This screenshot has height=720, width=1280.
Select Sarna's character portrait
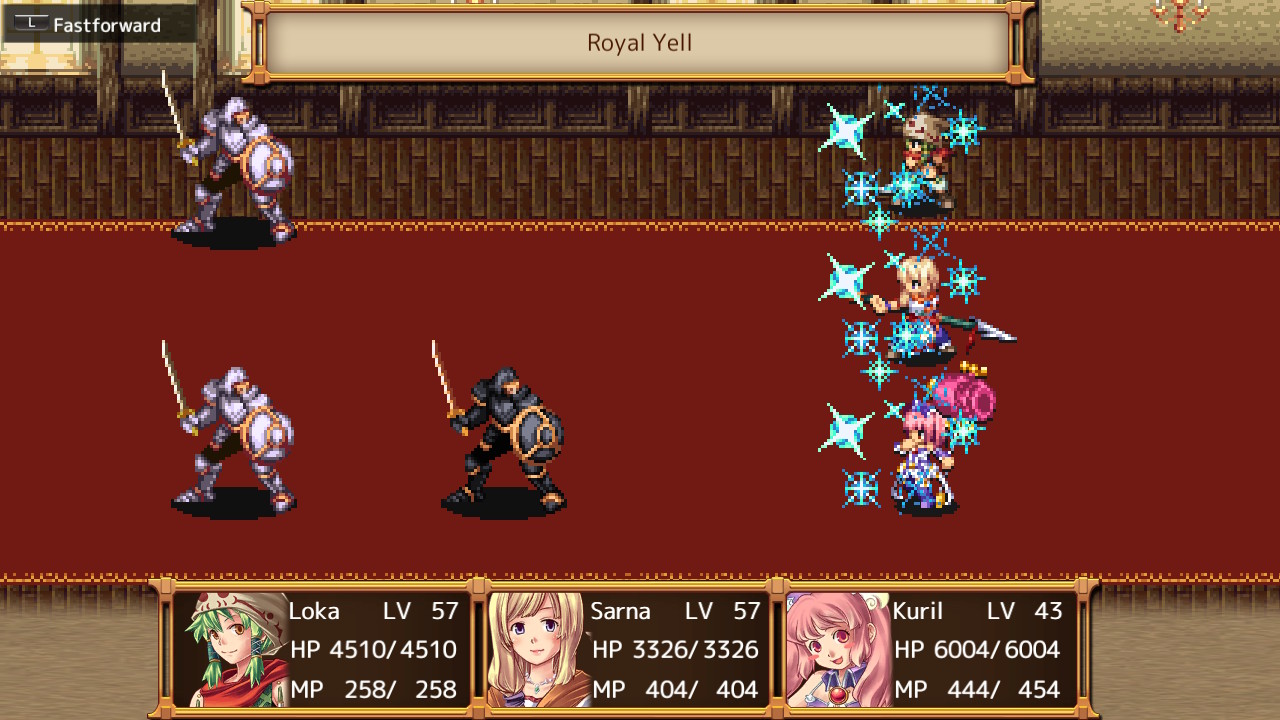pyautogui.click(x=535, y=650)
